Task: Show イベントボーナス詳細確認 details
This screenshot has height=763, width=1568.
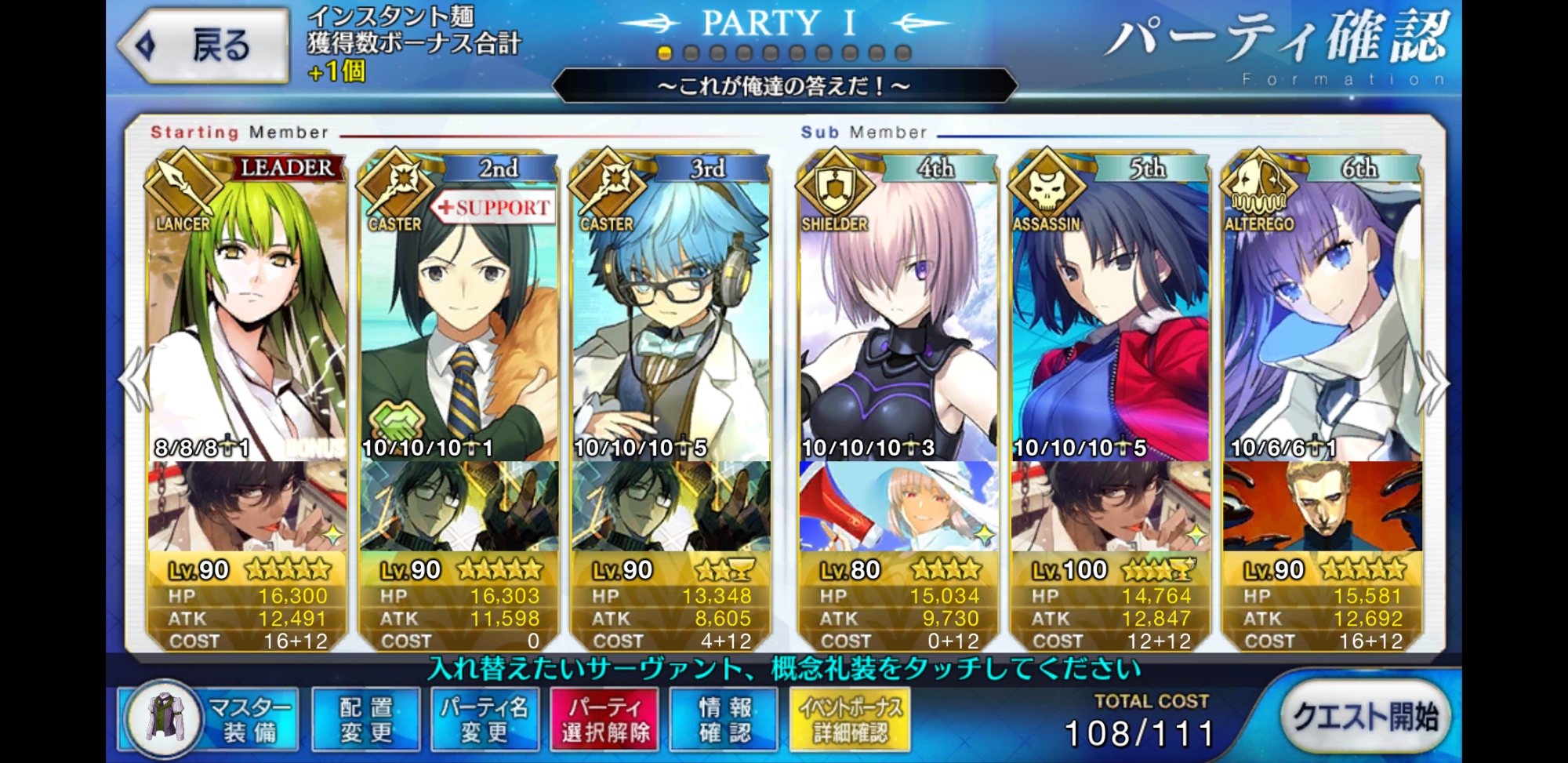Action: tap(850, 719)
